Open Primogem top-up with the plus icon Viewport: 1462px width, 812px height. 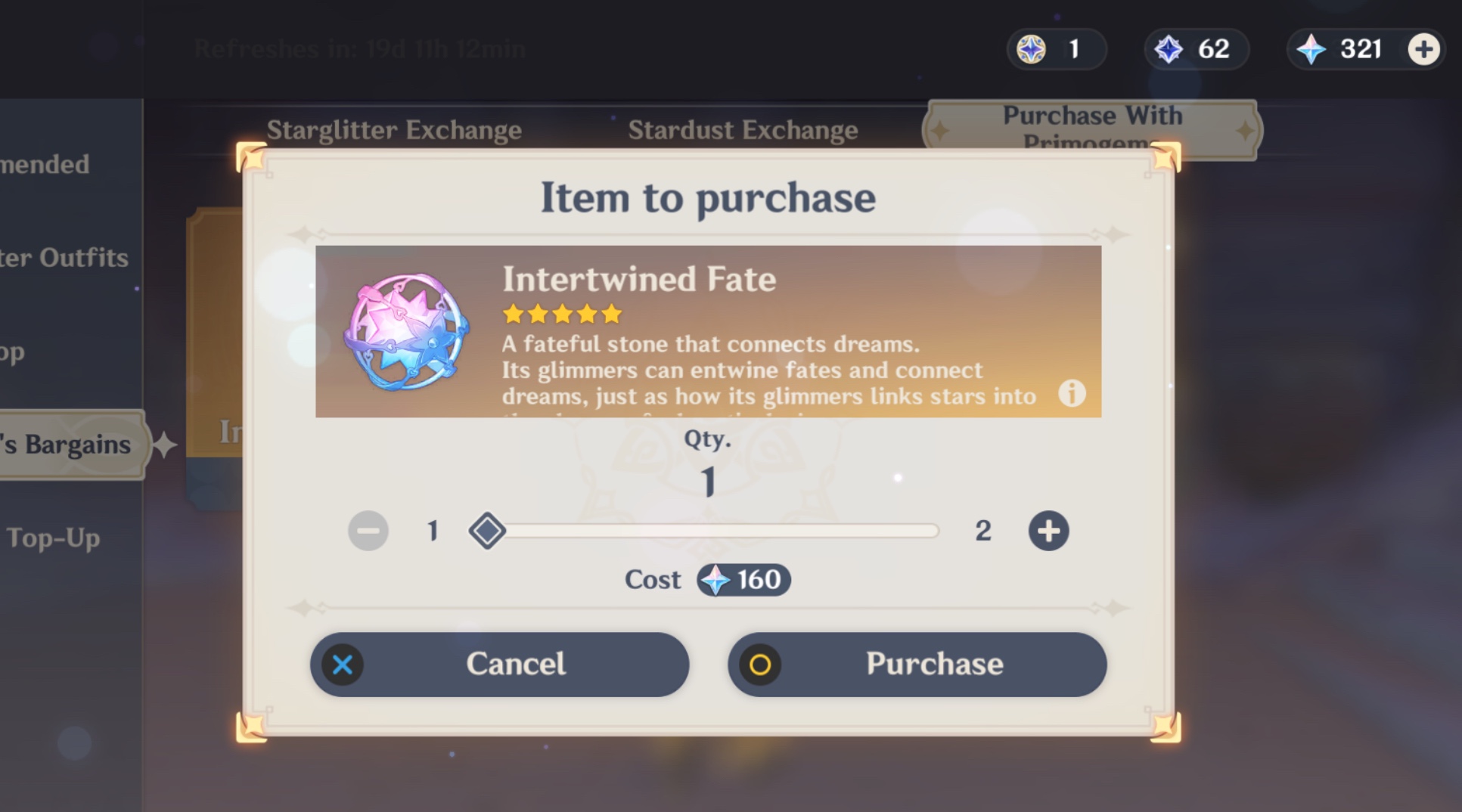point(1424,48)
